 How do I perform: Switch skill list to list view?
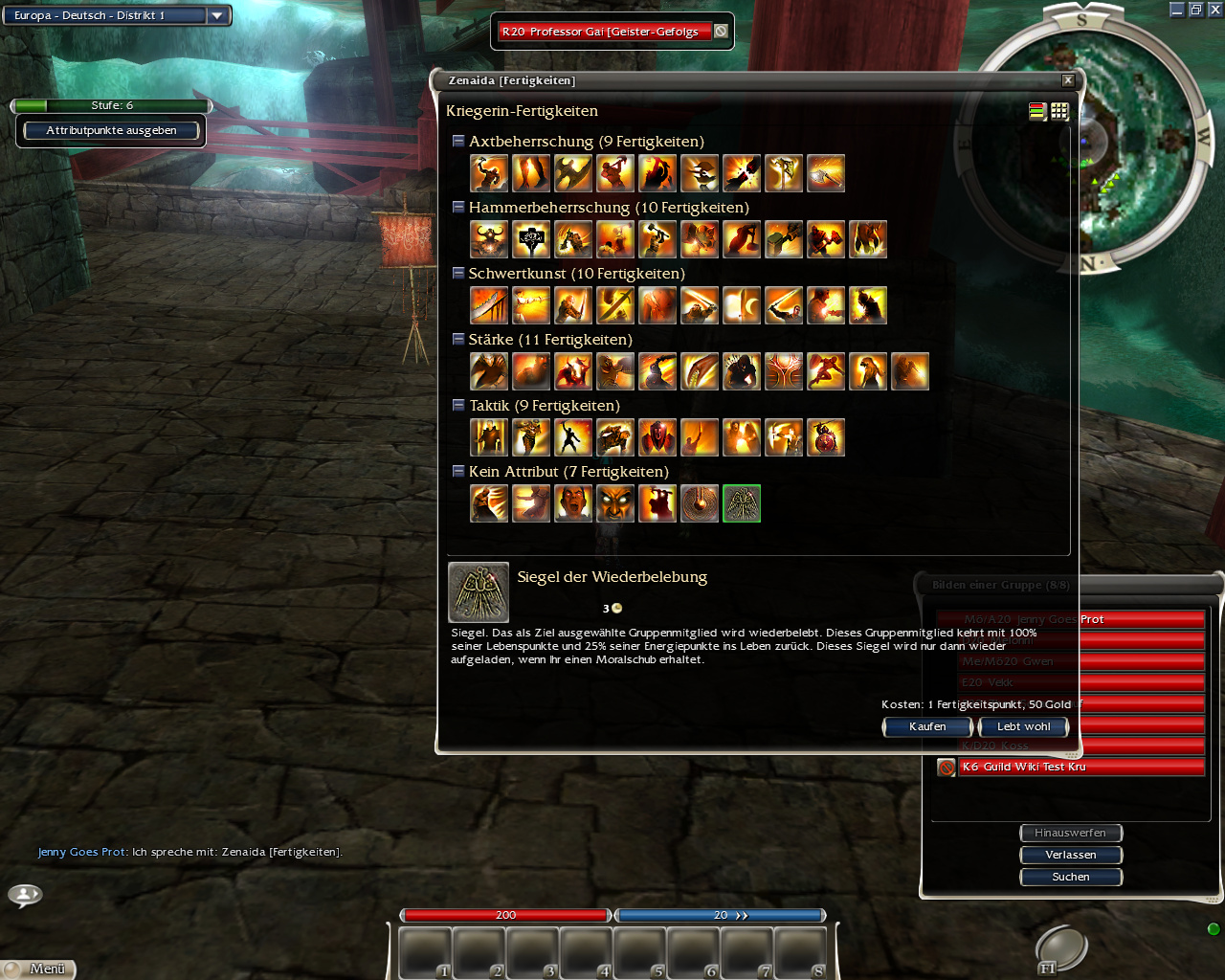[x=1037, y=111]
